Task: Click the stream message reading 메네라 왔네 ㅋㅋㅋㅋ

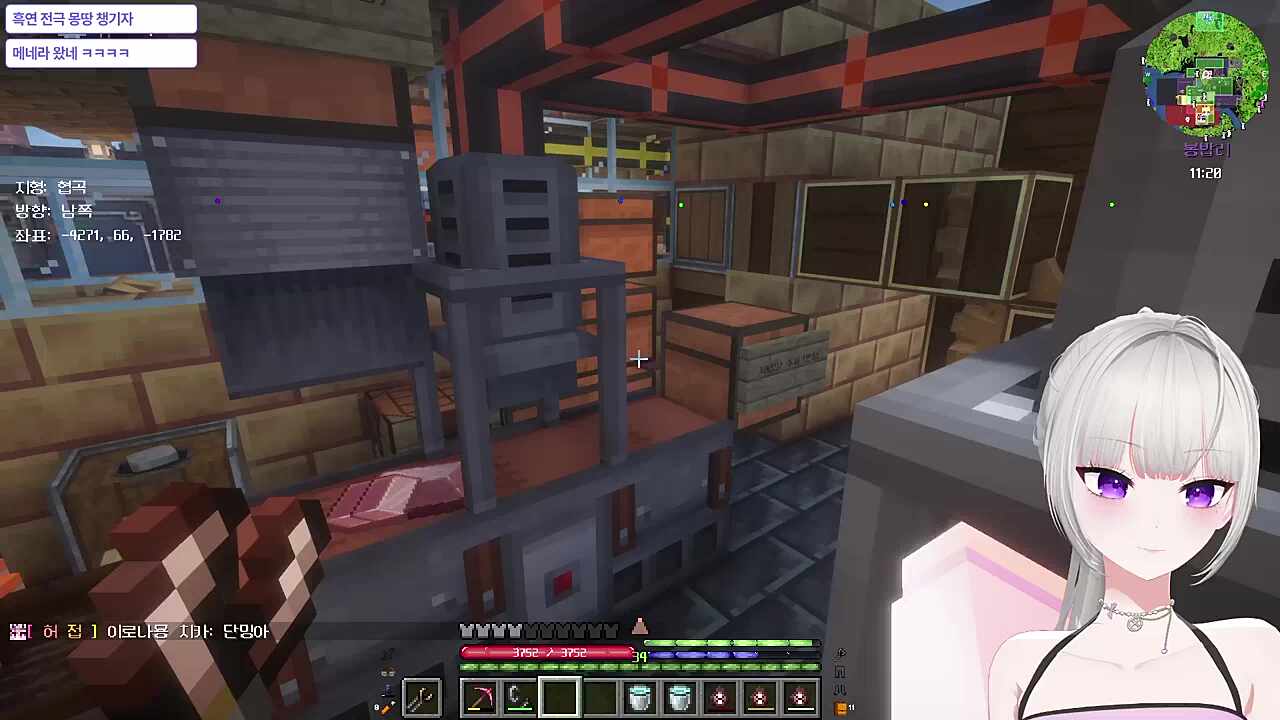Action: click(101, 53)
